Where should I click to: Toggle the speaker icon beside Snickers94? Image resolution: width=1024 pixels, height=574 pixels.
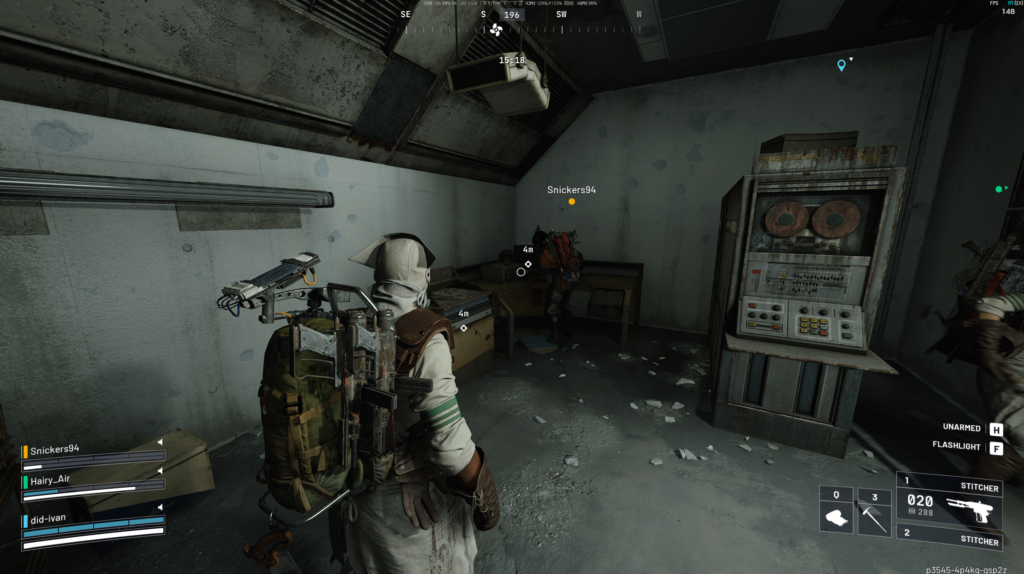point(159,441)
